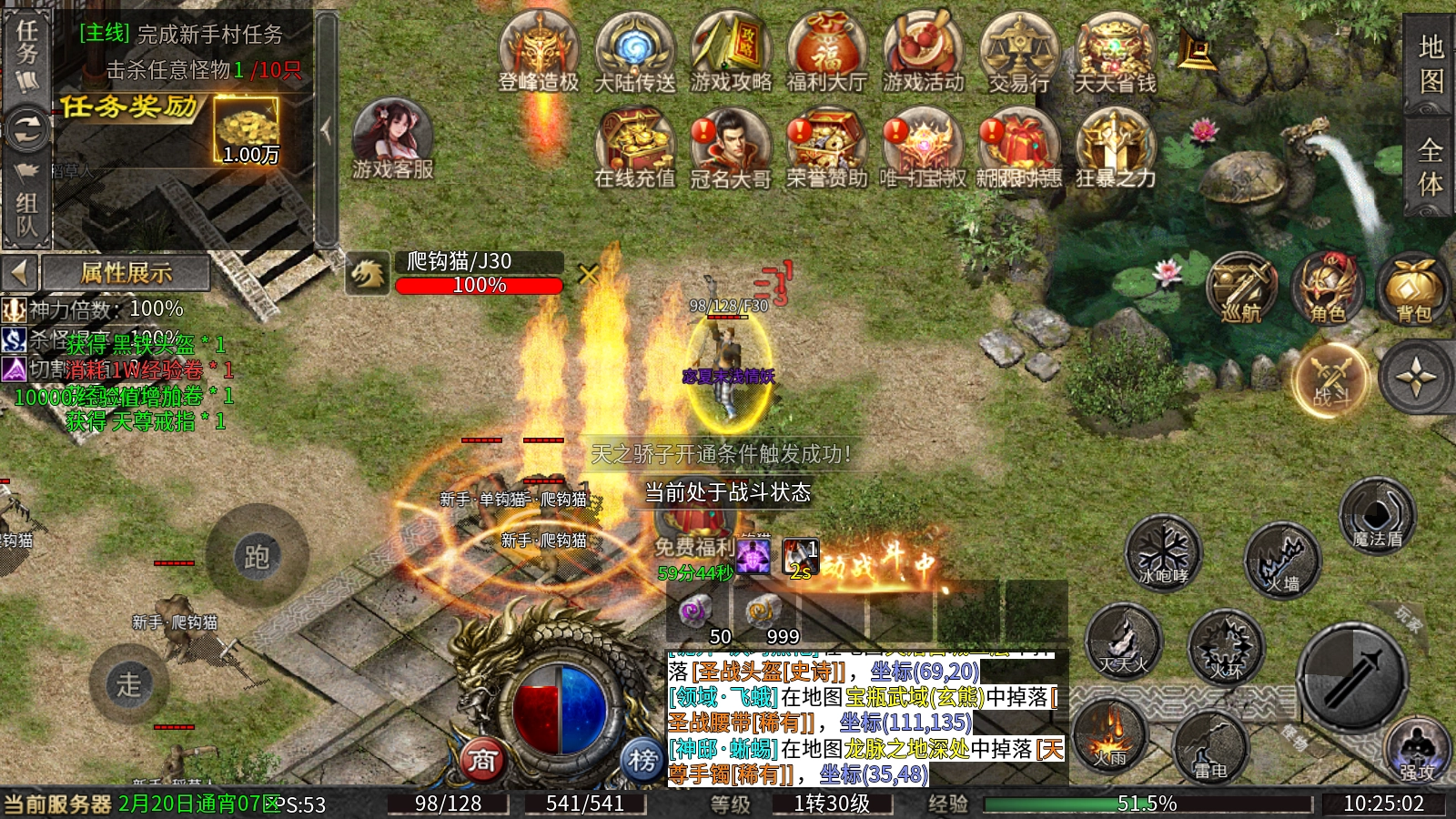This screenshot has width=1456, height=819.
Task: Open the 登峰造极 menu icon
Action: [539, 50]
